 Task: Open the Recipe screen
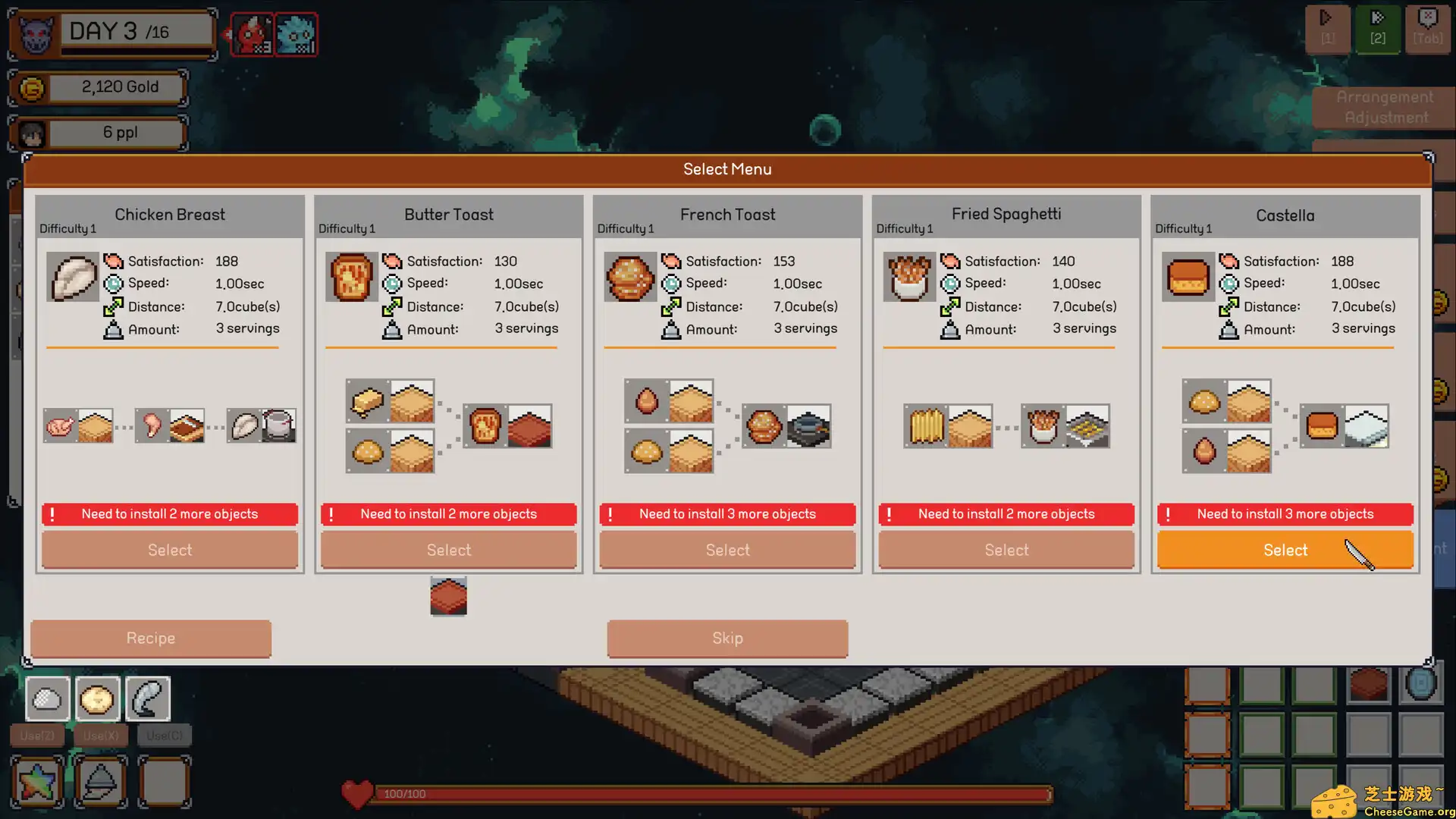coord(150,638)
